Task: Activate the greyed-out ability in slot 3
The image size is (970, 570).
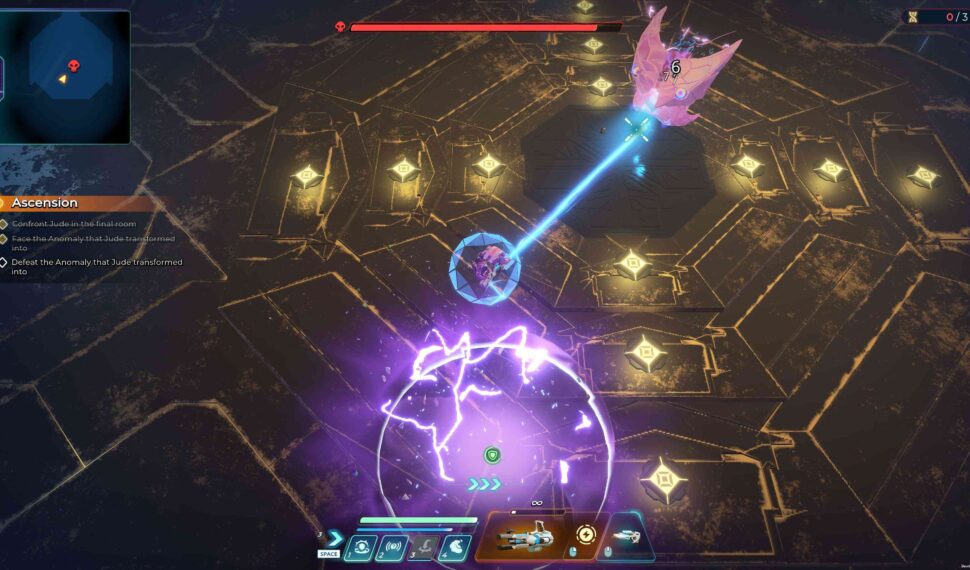Action: [422, 547]
